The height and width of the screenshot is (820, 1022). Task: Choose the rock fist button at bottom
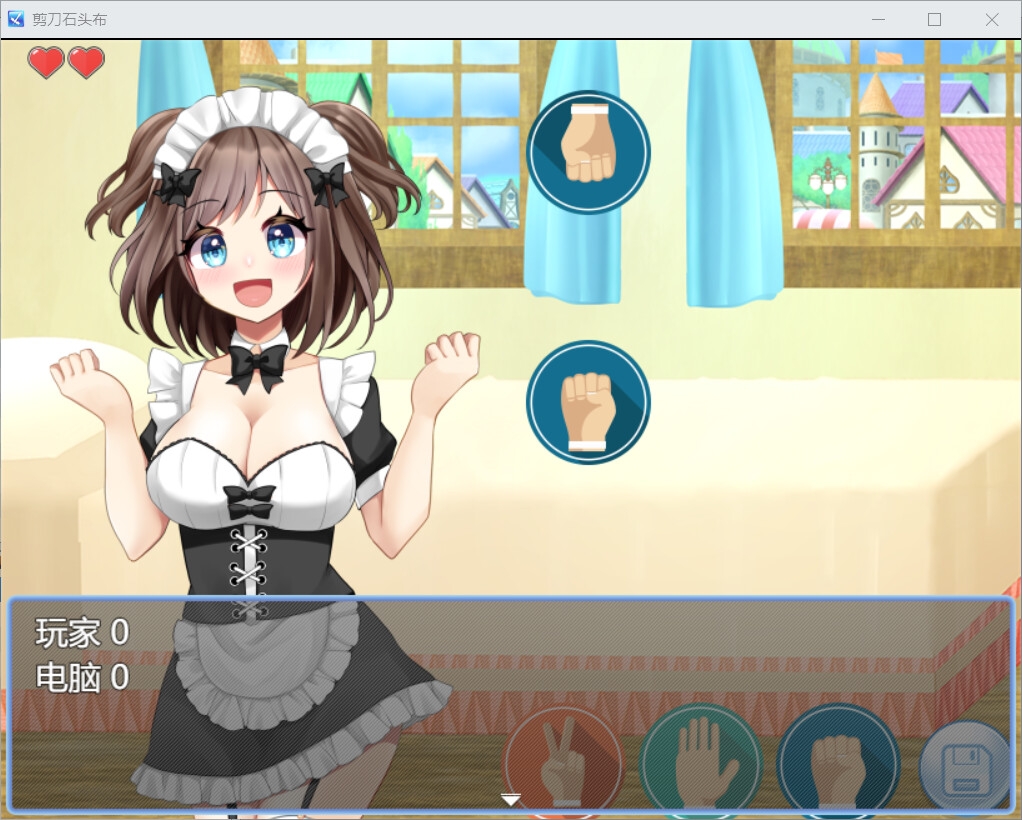[x=838, y=762]
